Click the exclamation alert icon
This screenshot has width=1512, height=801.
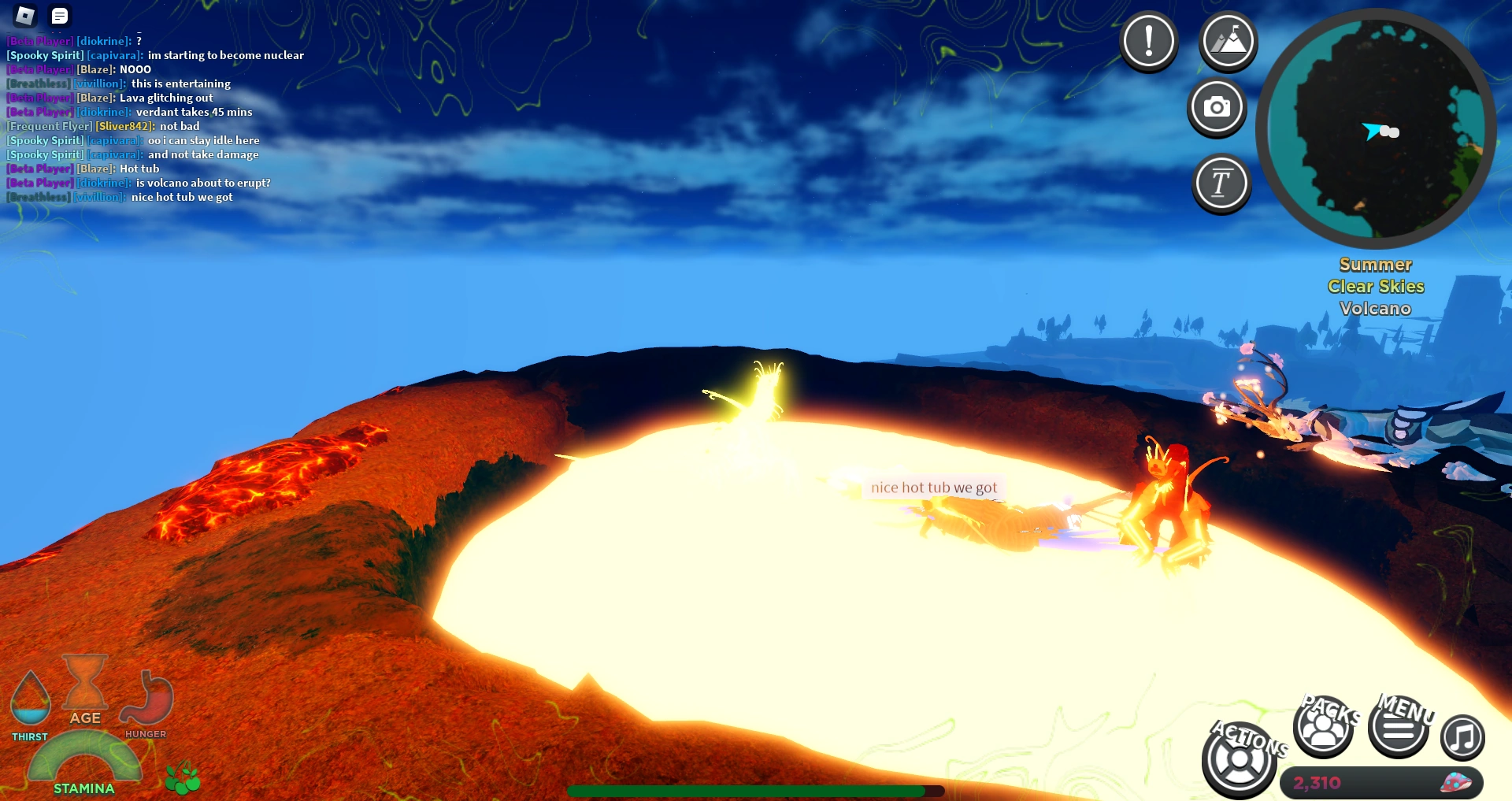coord(1149,41)
